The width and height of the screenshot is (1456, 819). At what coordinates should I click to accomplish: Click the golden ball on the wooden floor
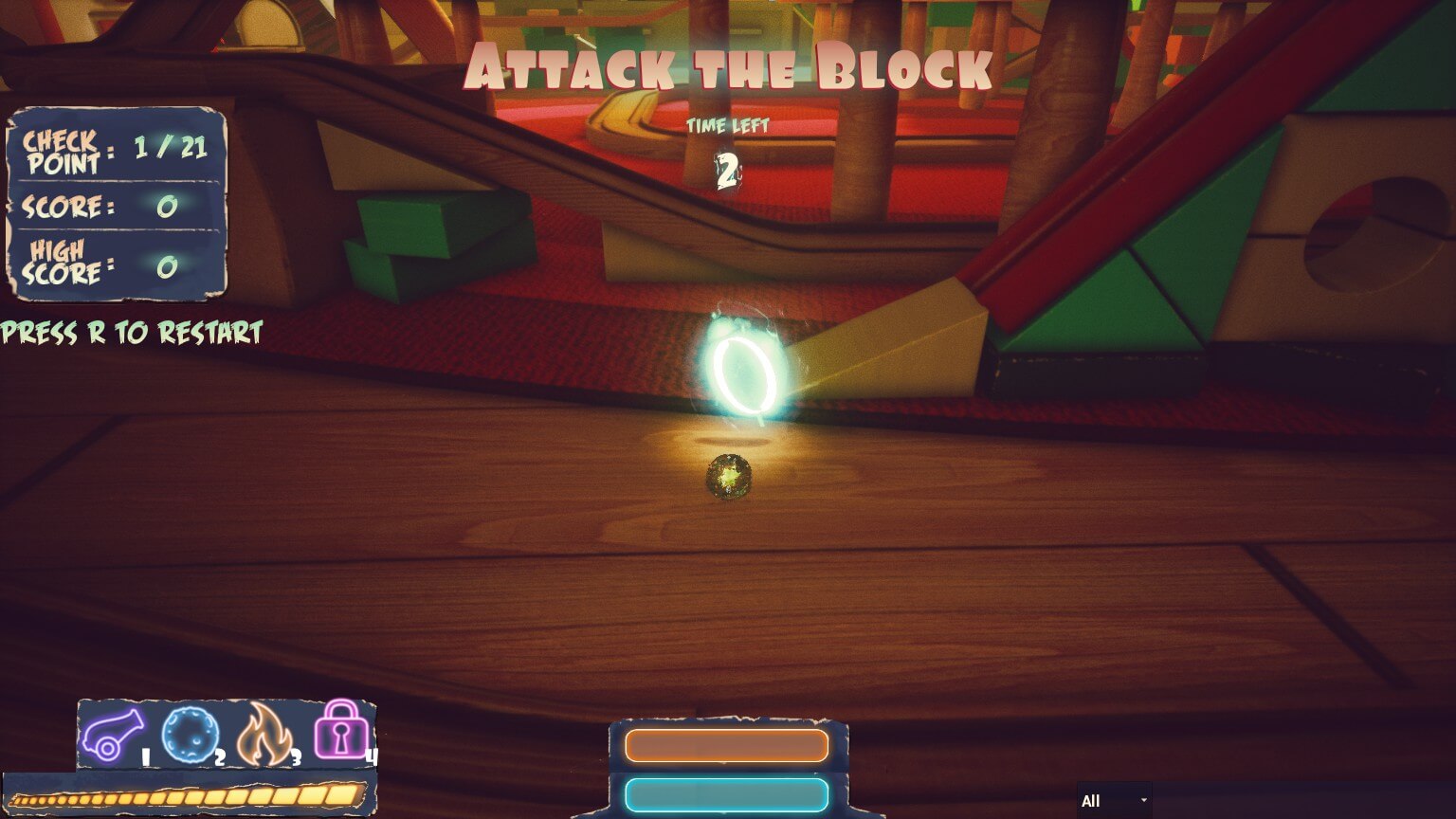coord(727,479)
